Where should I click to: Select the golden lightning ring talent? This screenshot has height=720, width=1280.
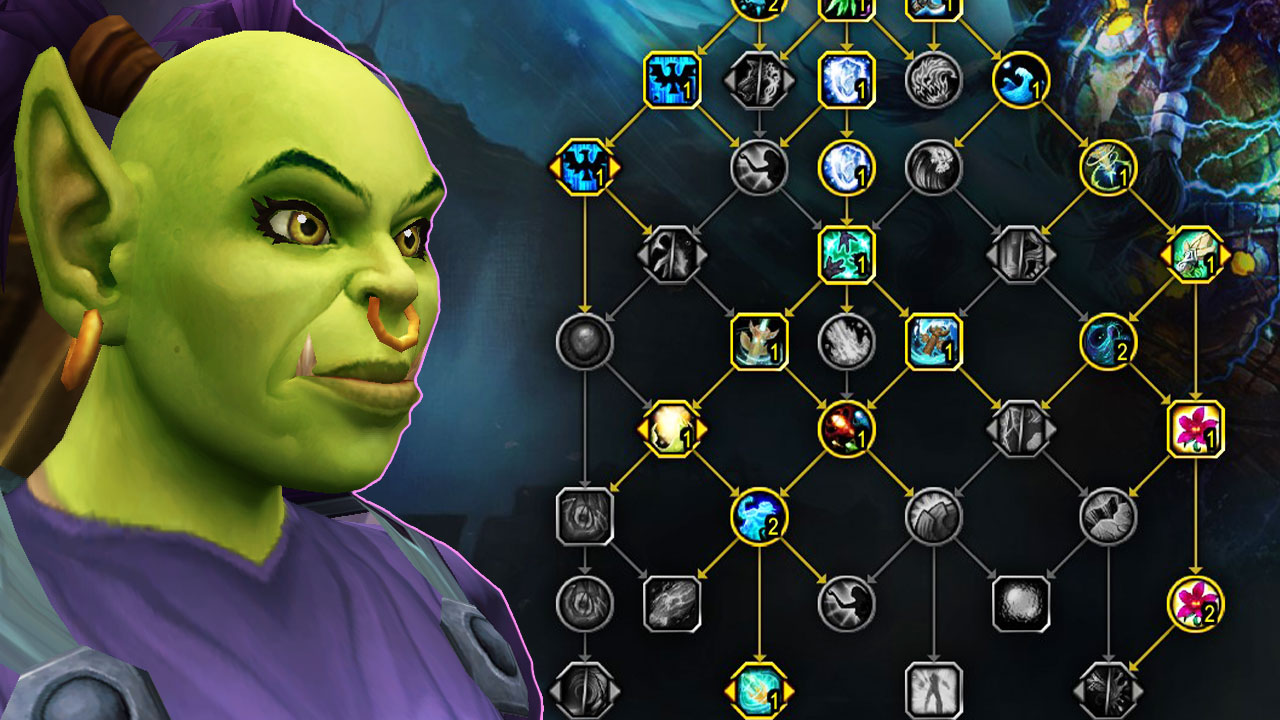[x=1109, y=170]
